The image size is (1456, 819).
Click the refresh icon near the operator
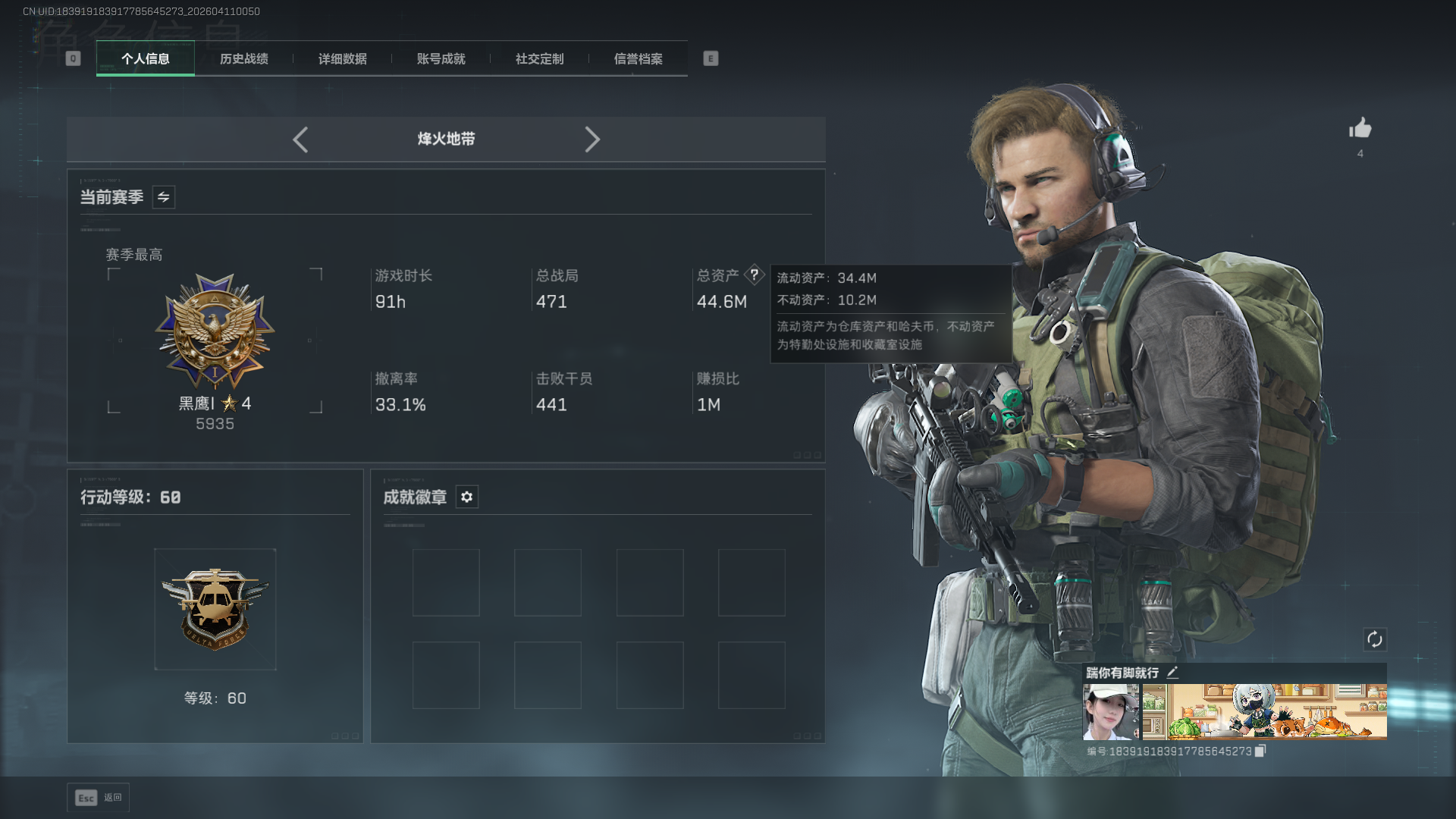coord(1375,639)
